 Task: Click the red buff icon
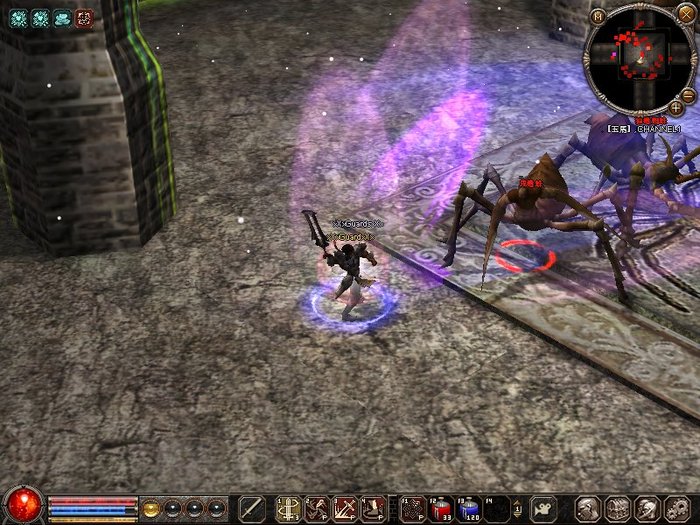click(x=84, y=17)
